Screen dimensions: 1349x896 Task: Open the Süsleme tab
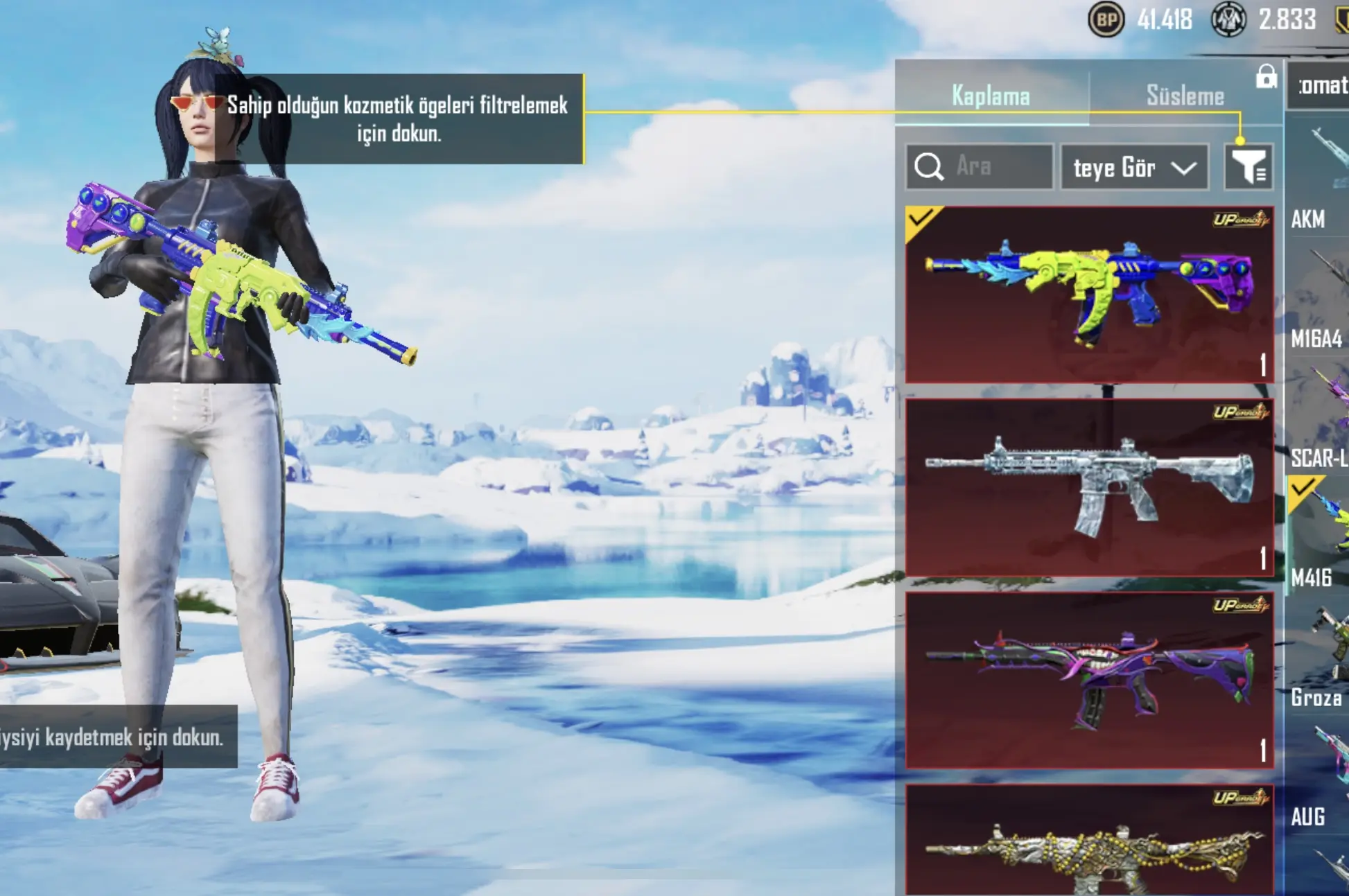pos(1185,96)
